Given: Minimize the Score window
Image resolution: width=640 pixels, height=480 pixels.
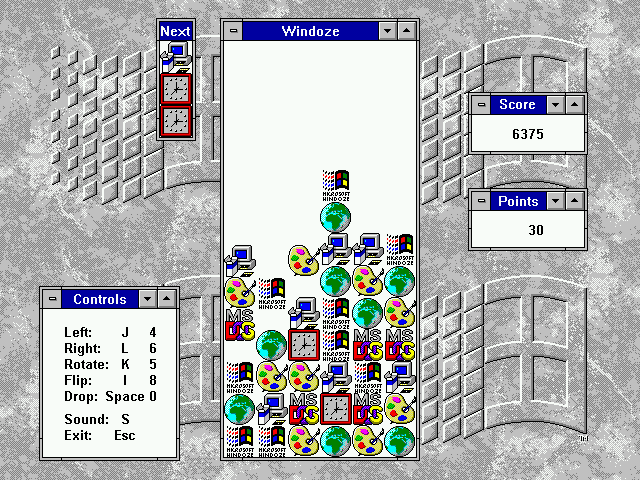Looking at the screenshot, I should pyautogui.click(x=556, y=104).
